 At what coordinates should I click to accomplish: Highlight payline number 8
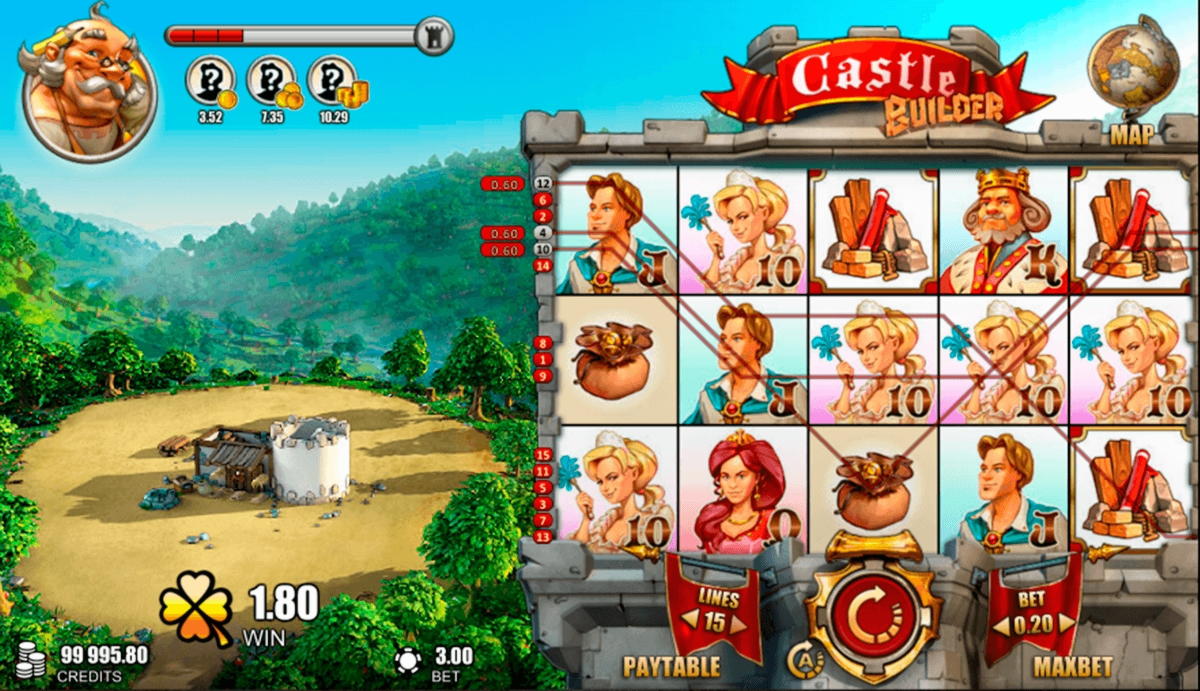point(543,343)
